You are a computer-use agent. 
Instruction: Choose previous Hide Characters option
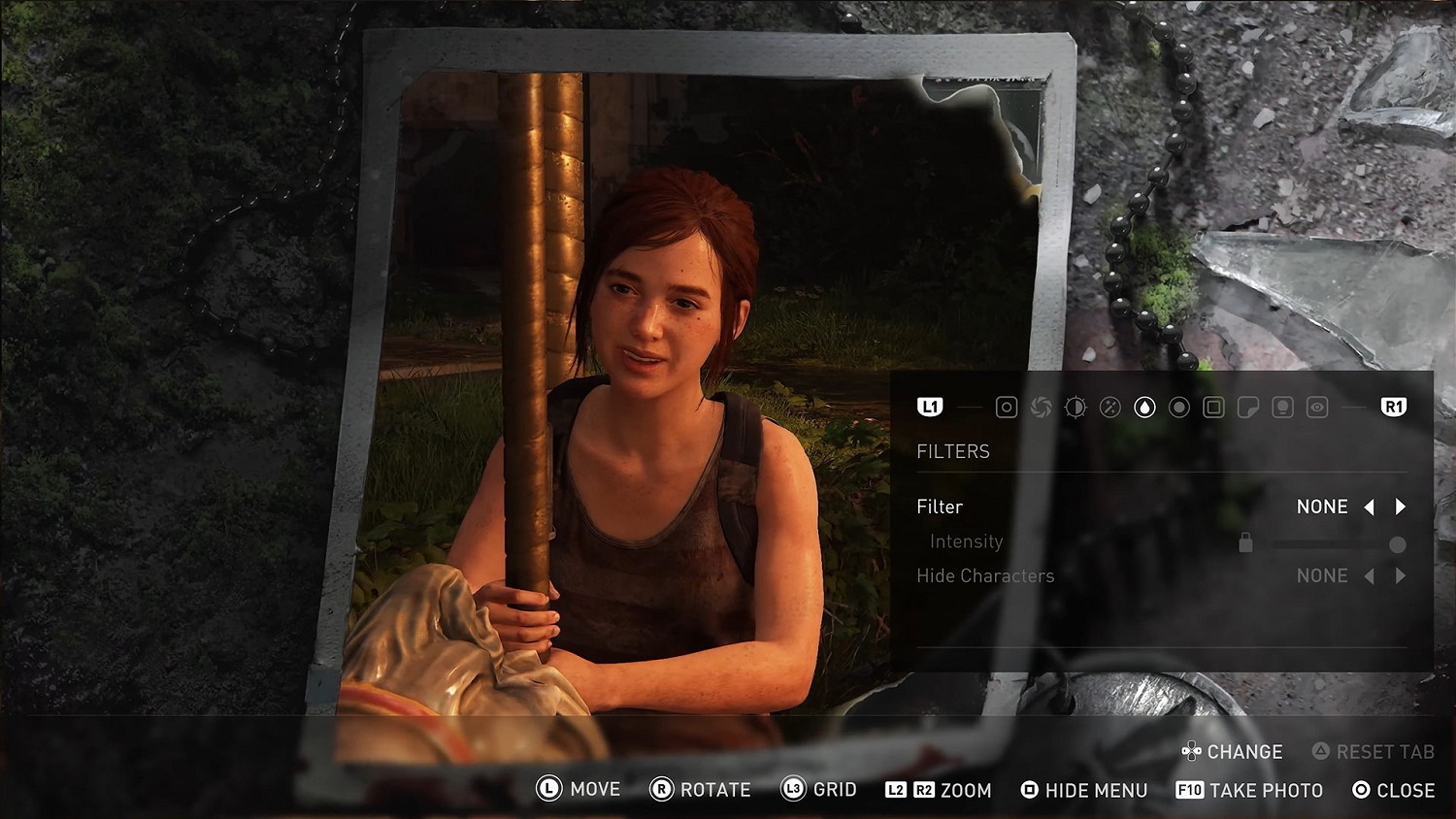click(x=1370, y=576)
